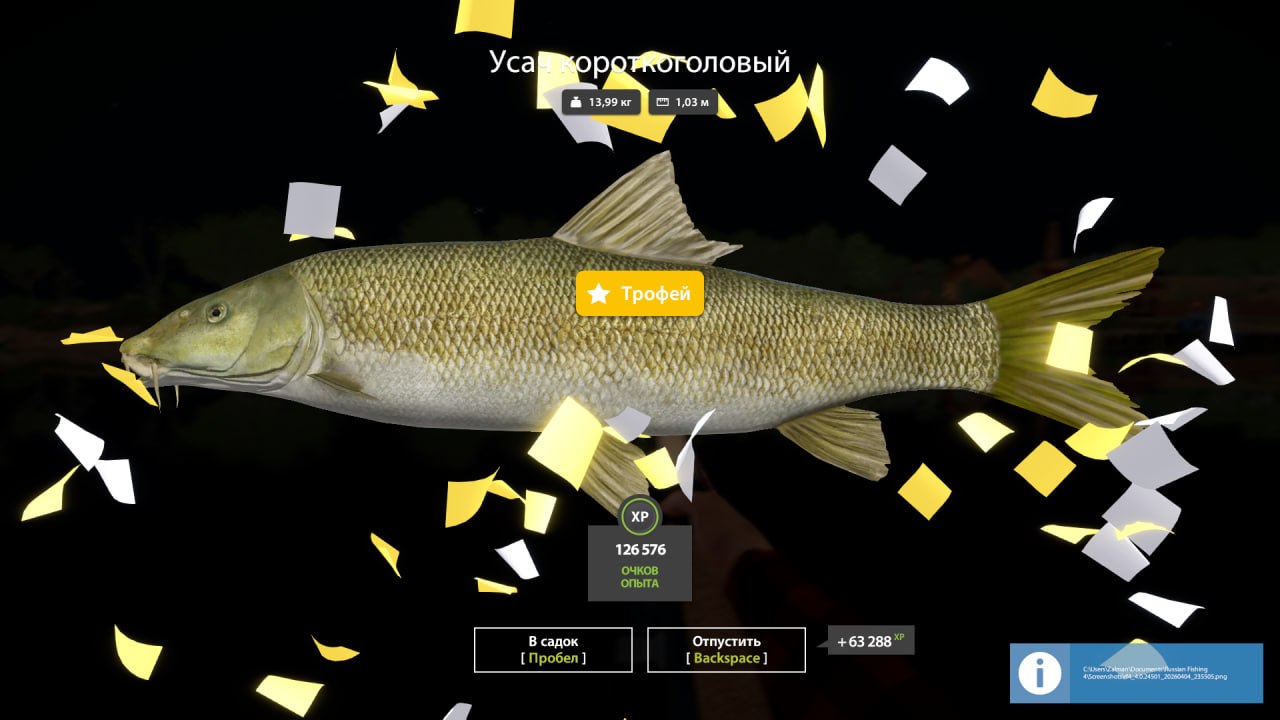Image resolution: width=1280 pixels, height=720 pixels.
Task: Put fish in keepnet with В садок
Action: click(x=553, y=649)
